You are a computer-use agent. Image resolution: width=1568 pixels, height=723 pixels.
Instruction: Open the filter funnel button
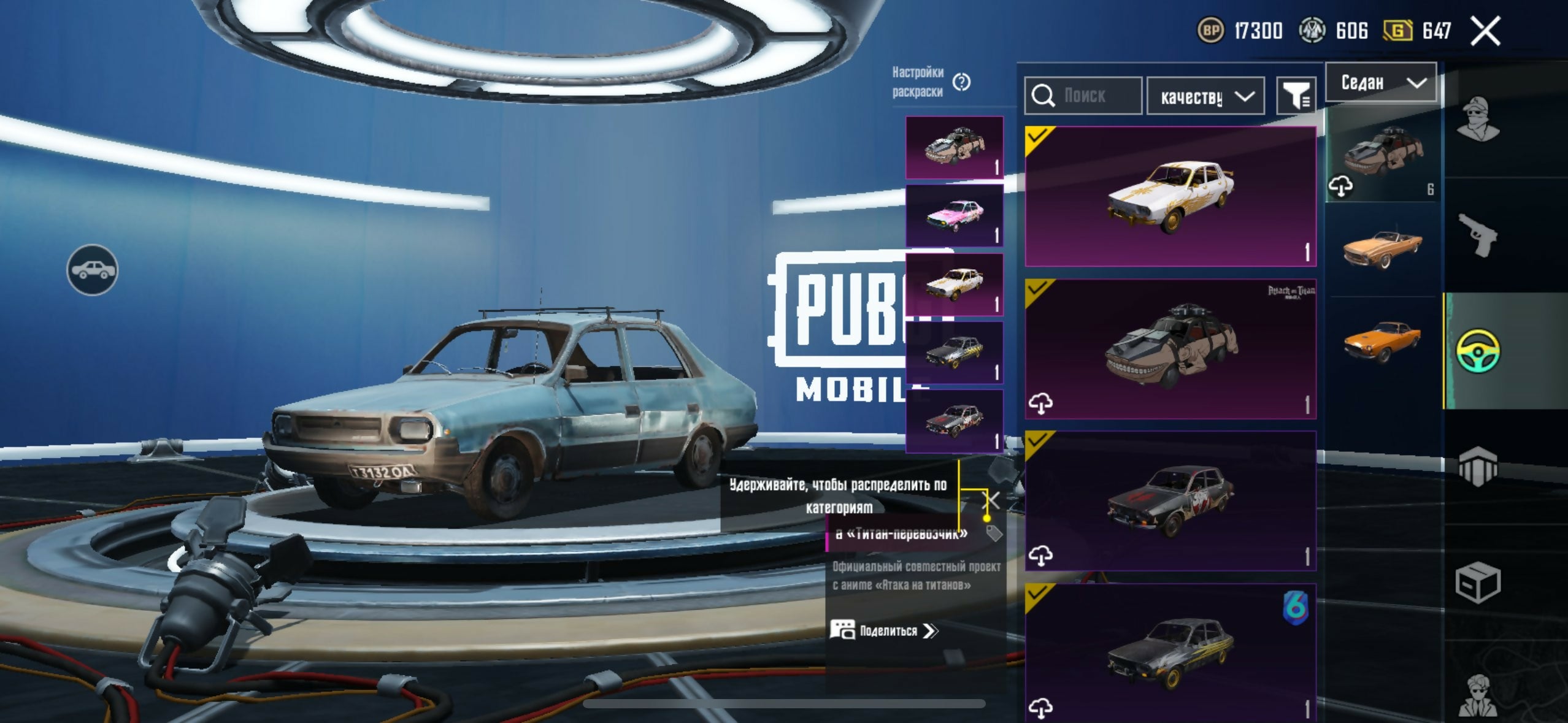[1296, 96]
